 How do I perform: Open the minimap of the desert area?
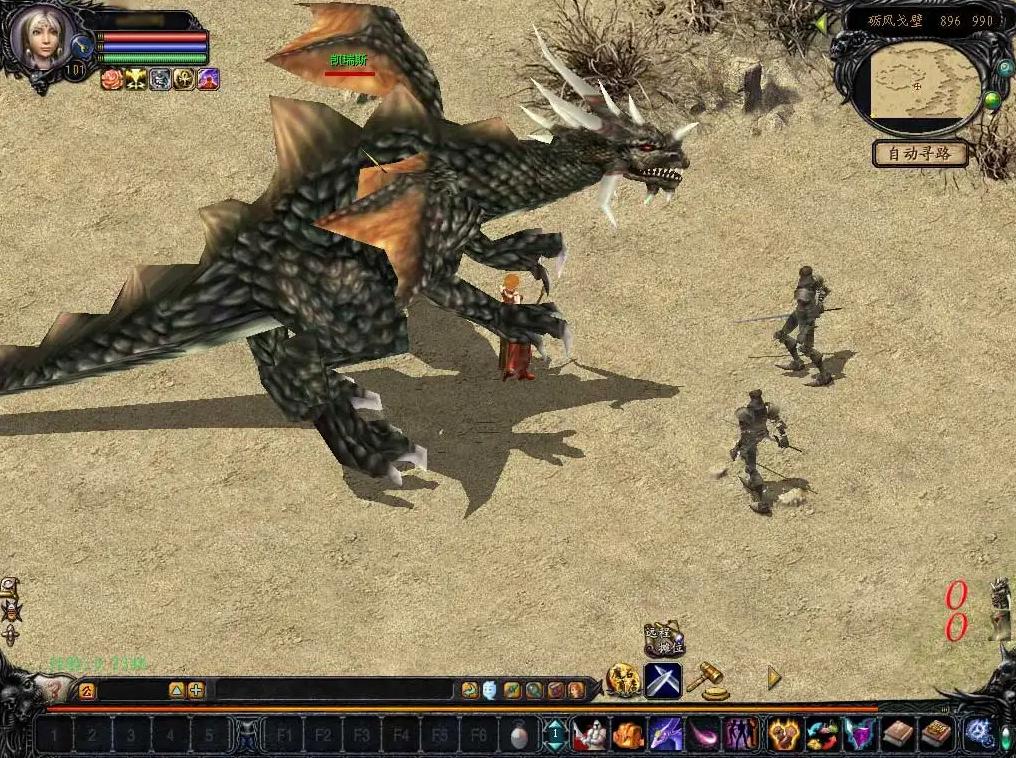click(x=921, y=85)
